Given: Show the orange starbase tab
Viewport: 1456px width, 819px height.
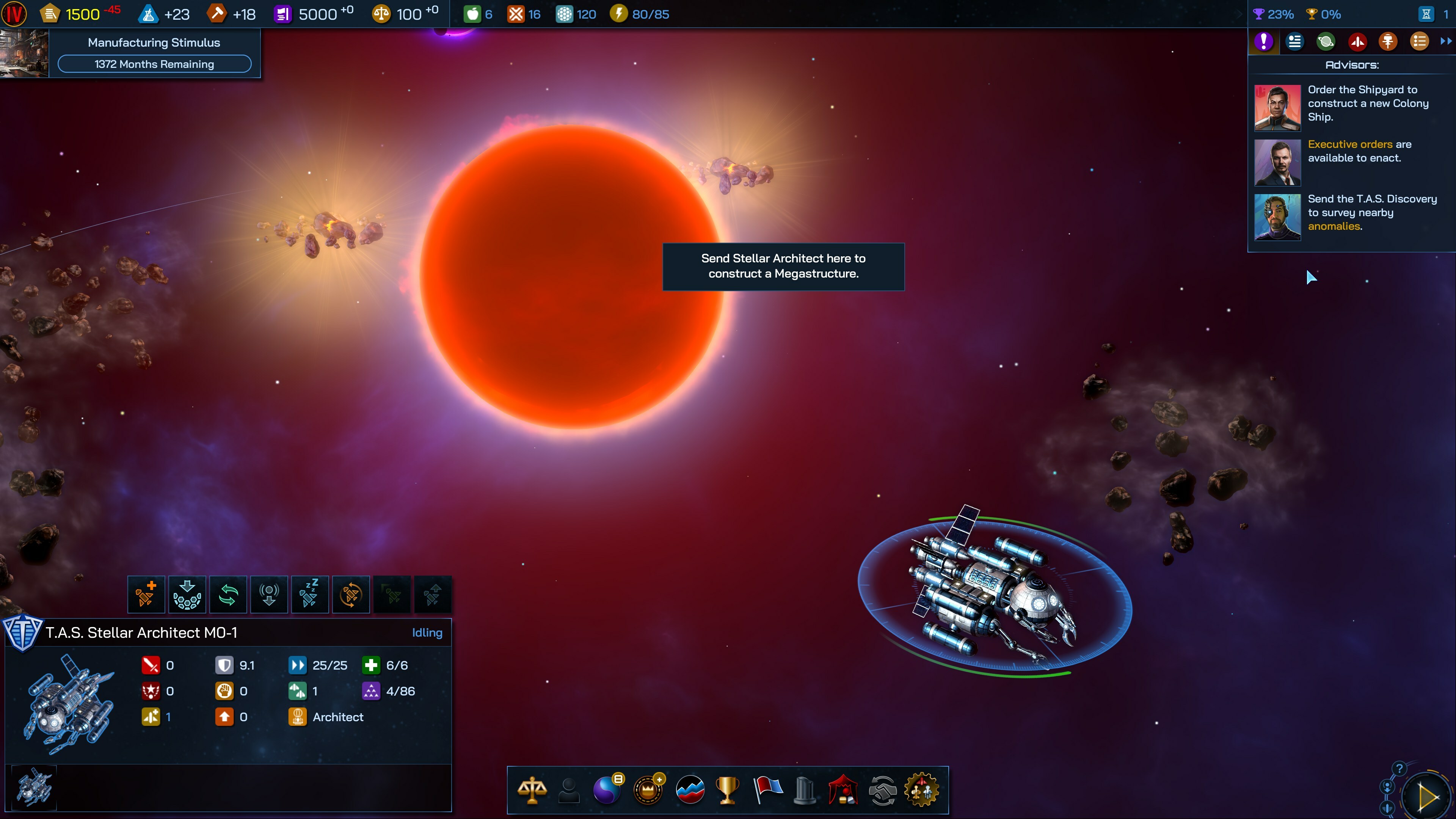Looking at the screenshot, I should click(1388, 41).
